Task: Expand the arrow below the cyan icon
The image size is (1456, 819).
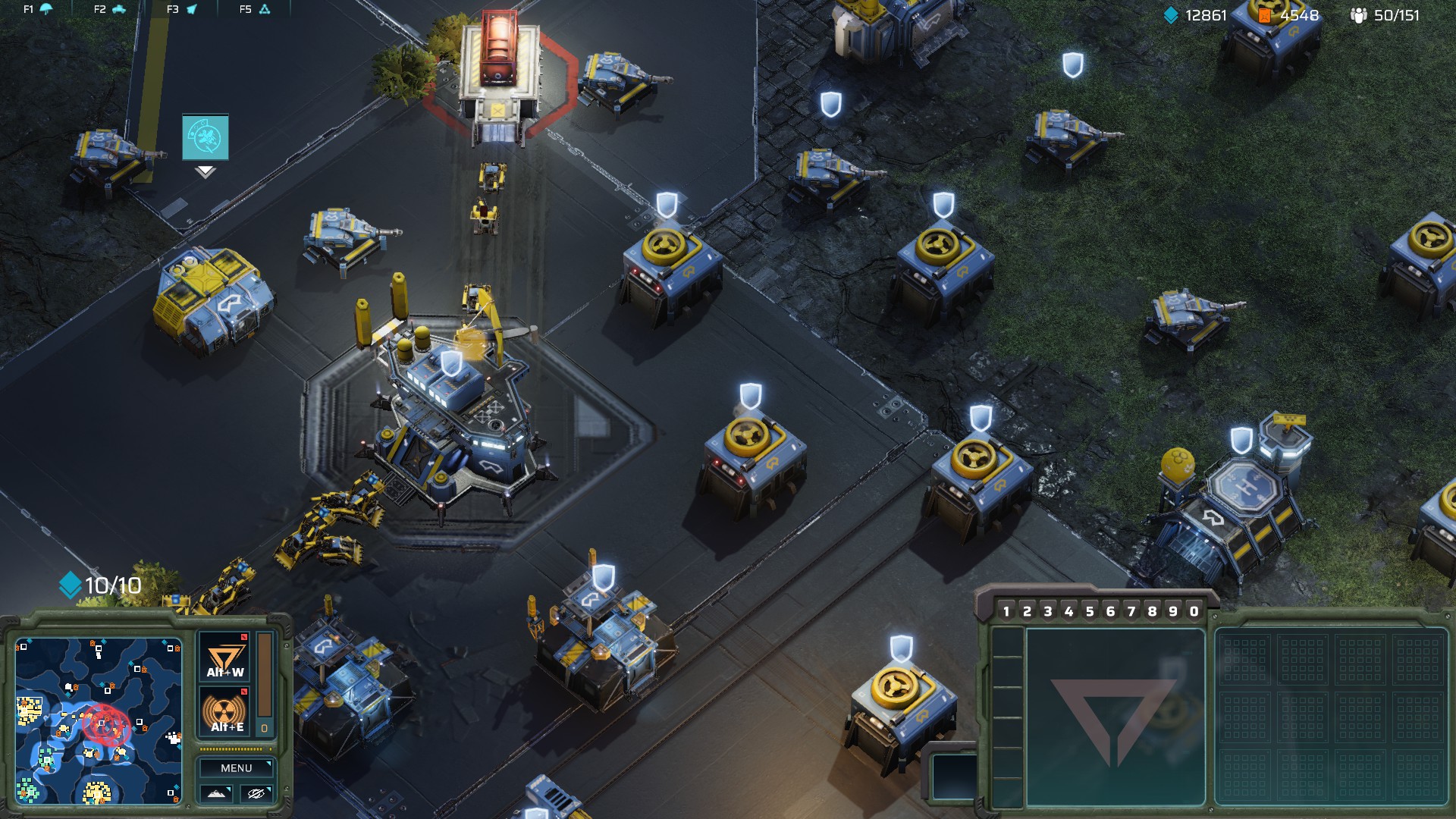Action: coord(206,172)
